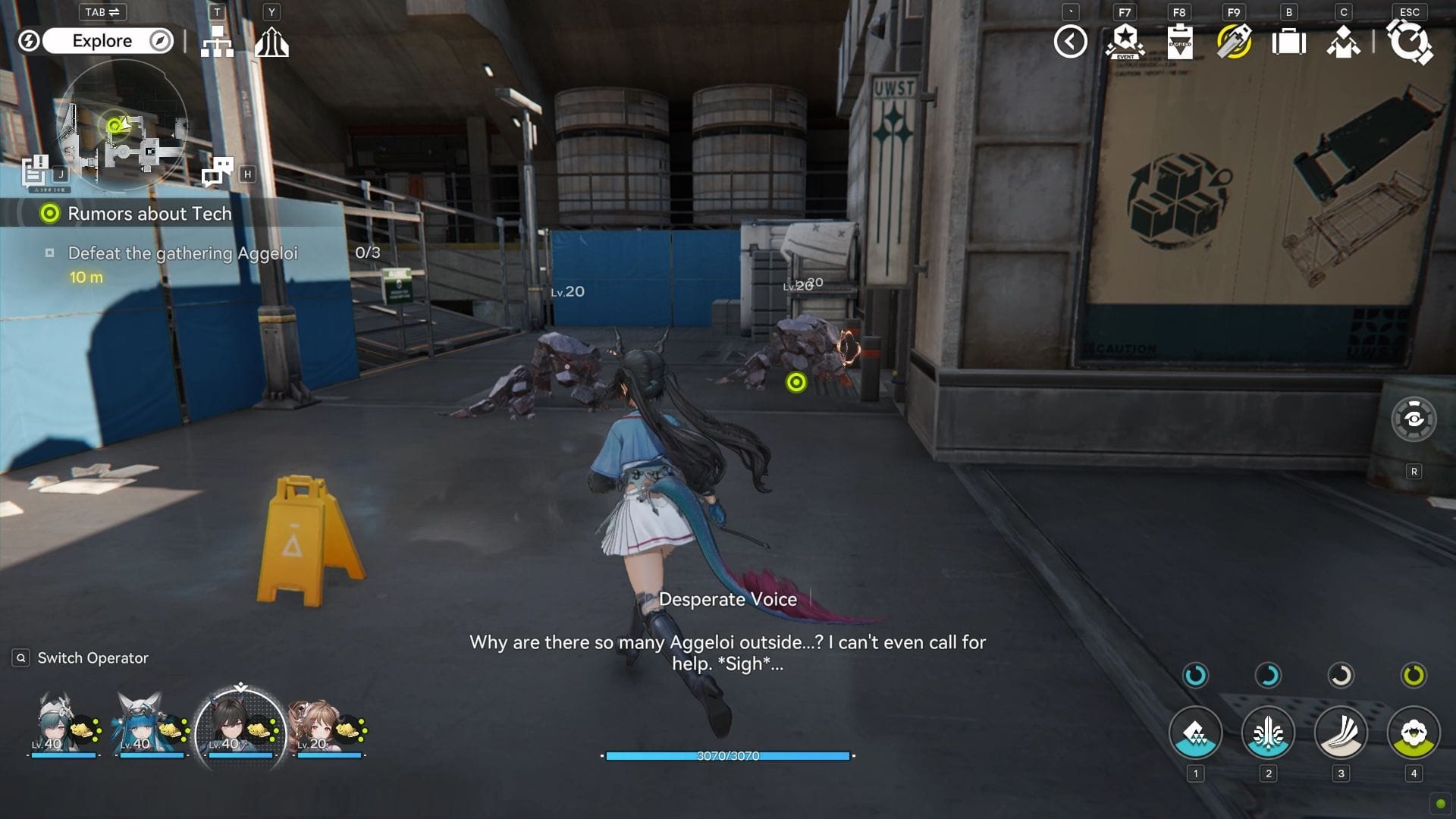Image resolution: width=1456 pixels, height=819 pixels.
Task: Open the briefcase backpack inventory
Action: pyautogui.click(x=1288, y=42)
